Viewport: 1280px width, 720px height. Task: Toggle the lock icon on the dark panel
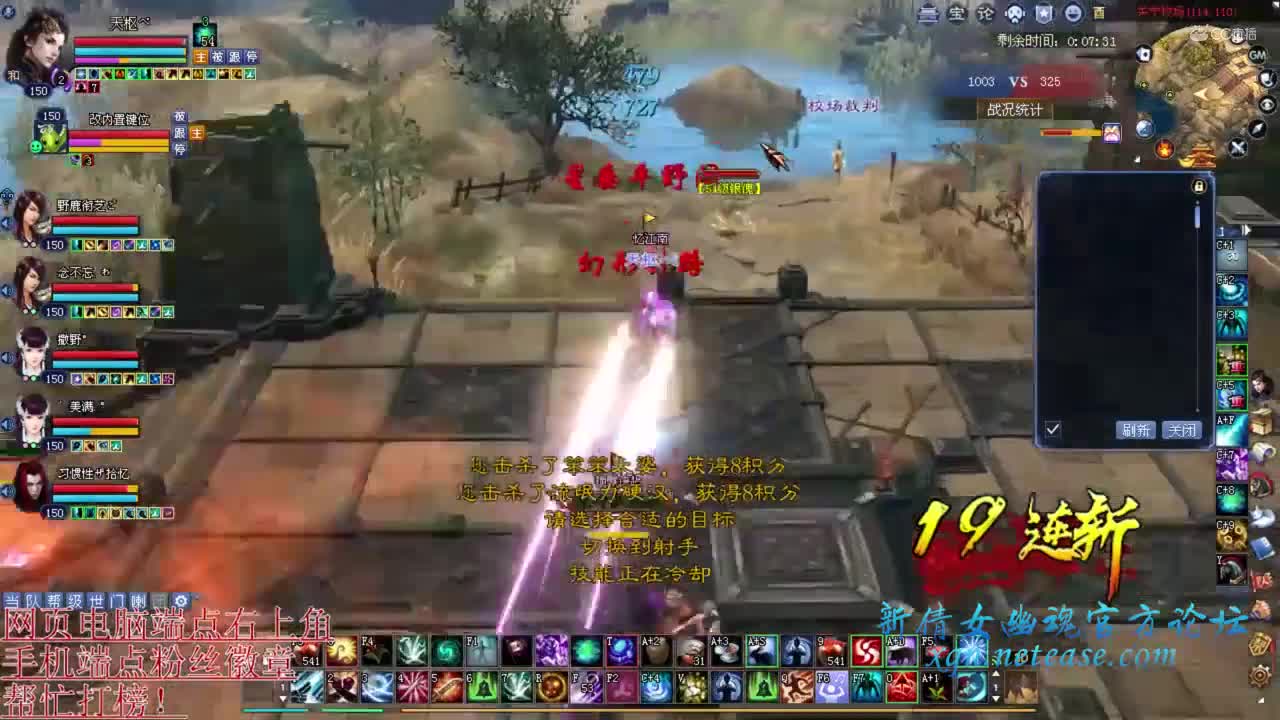[x=1198, y=187]
